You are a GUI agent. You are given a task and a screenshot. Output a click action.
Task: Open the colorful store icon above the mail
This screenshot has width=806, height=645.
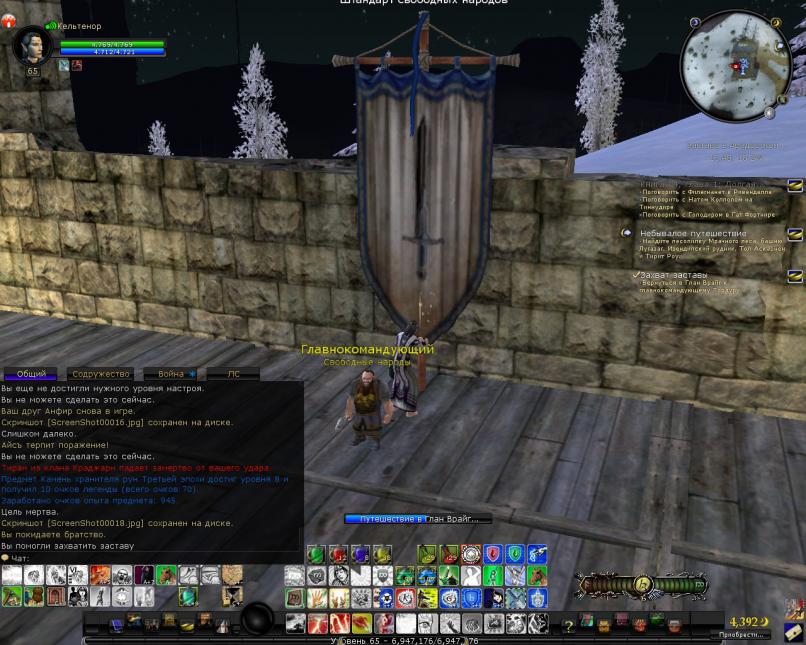794,609
